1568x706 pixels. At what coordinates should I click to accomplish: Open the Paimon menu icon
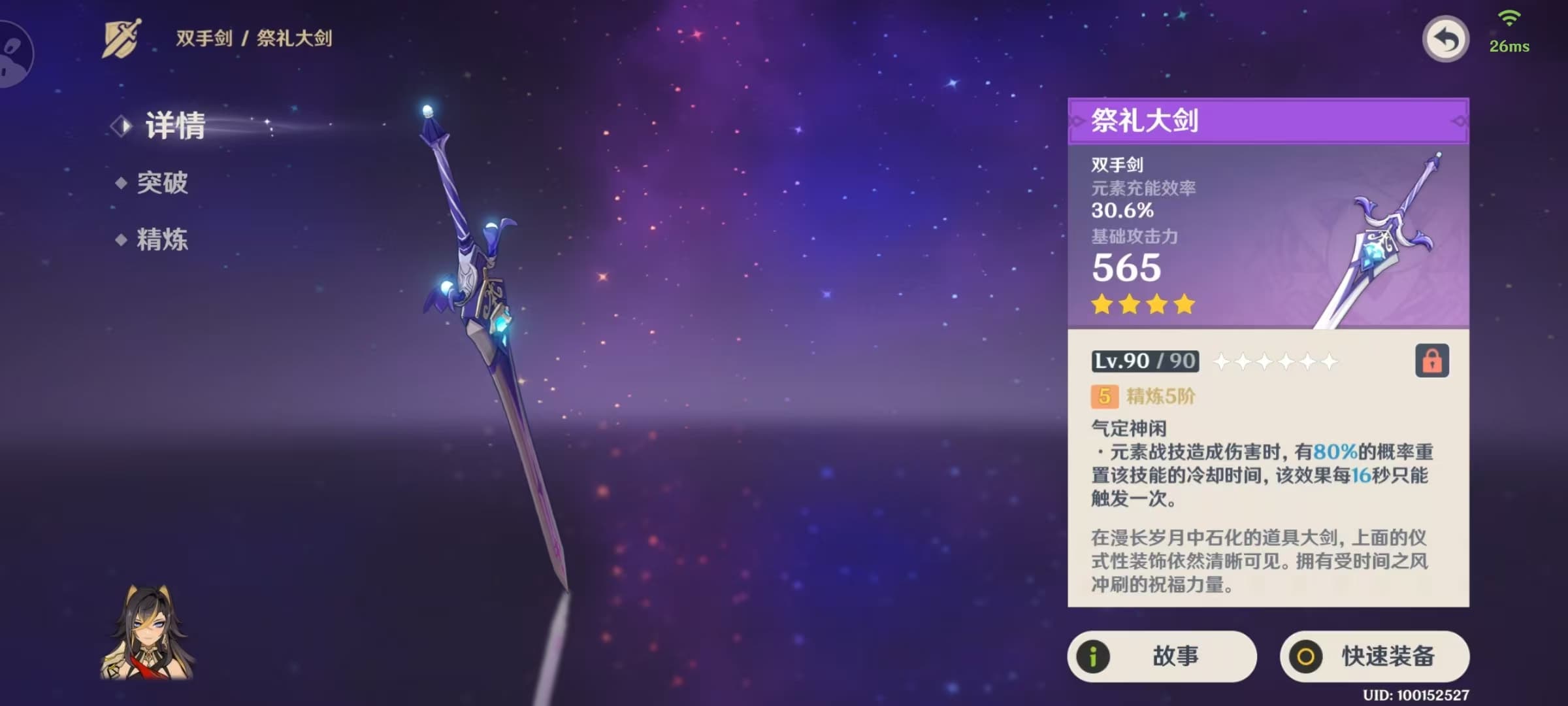point(13,54)
